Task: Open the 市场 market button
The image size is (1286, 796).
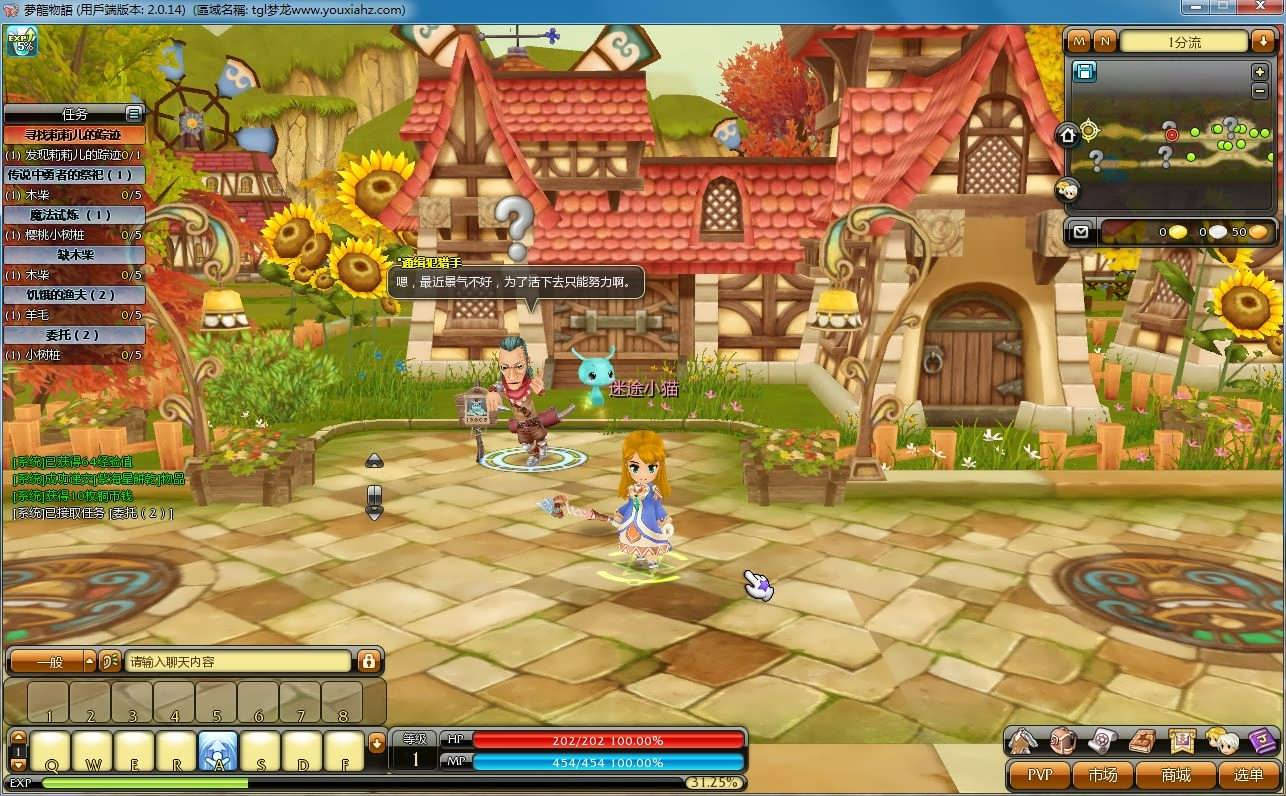Action: tap(1102, 775)
